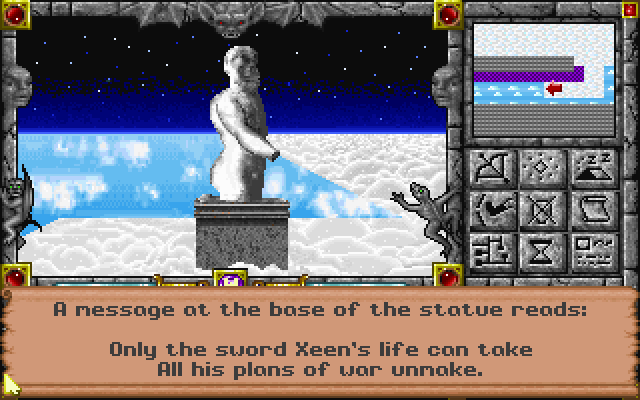Open the game information panel icon
640x400 pixels.
click(592, 250)
